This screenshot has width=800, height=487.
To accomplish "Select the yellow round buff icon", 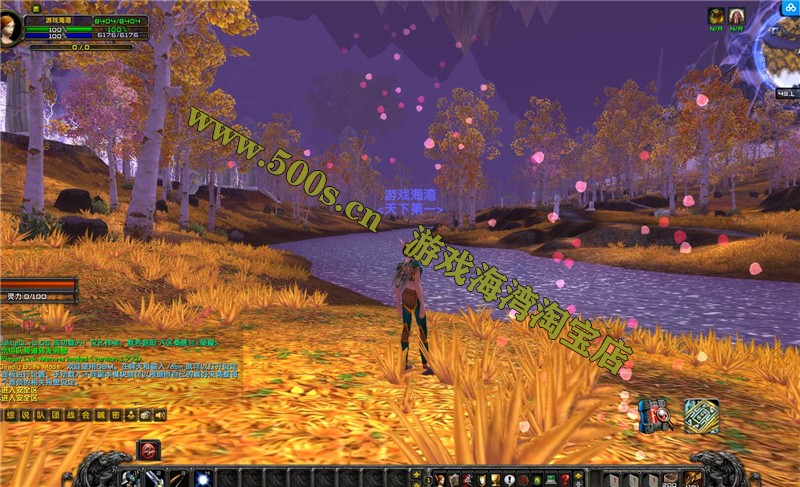I will pos(716,16).
